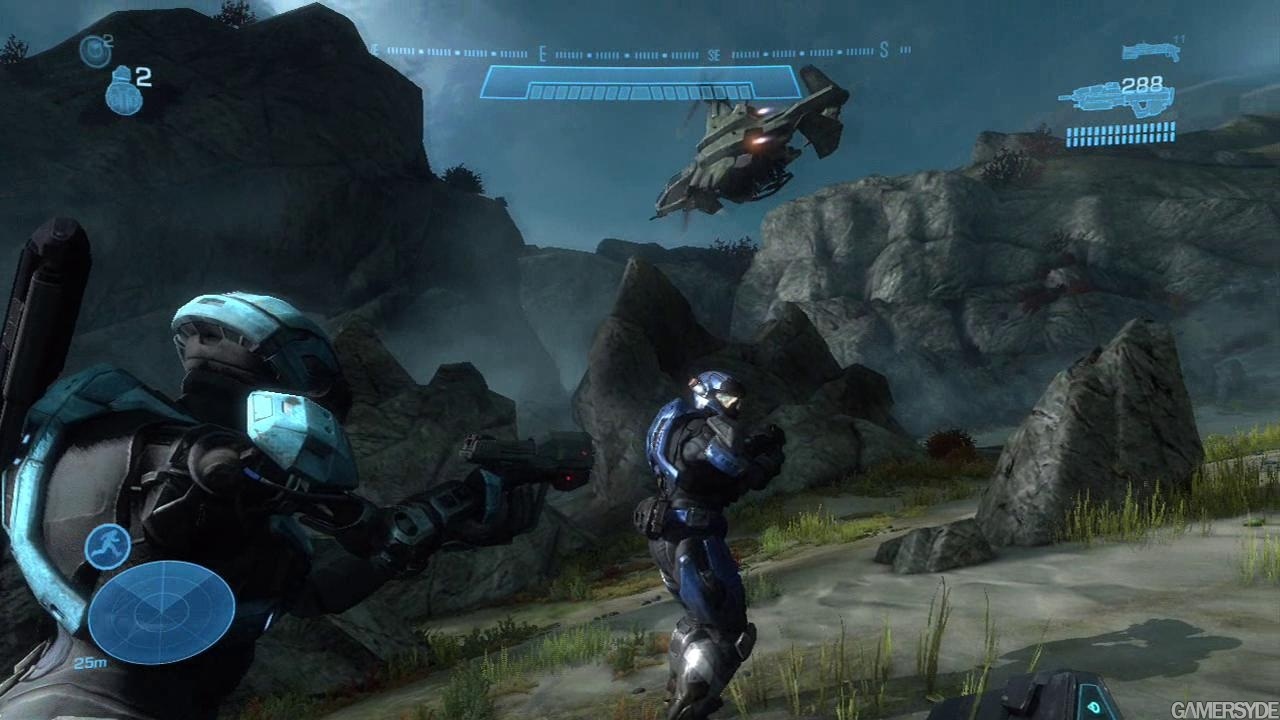Viewport: 1280px width, 720px height.
Task: Click the circular motion tracker radar
Action: click(161, 611)
